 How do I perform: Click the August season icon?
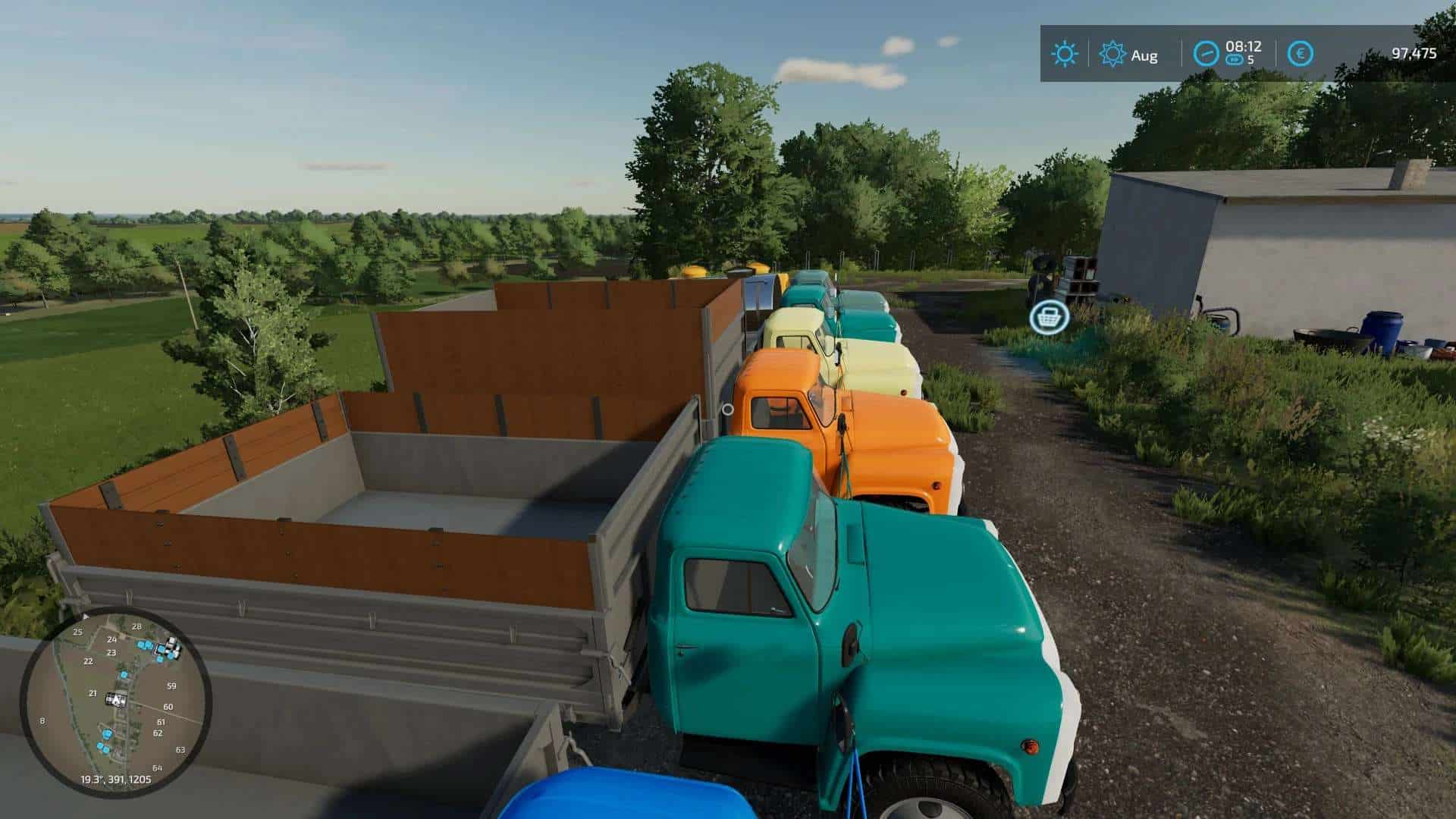[1112, 55]
